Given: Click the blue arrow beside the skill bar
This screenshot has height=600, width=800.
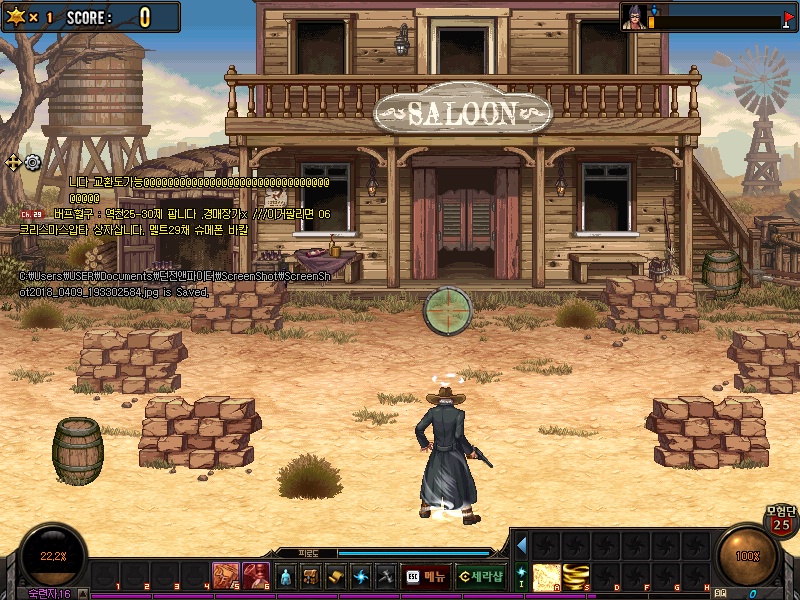Looking at the screenshot, I should pyautogui.click(x=521, y=545).
